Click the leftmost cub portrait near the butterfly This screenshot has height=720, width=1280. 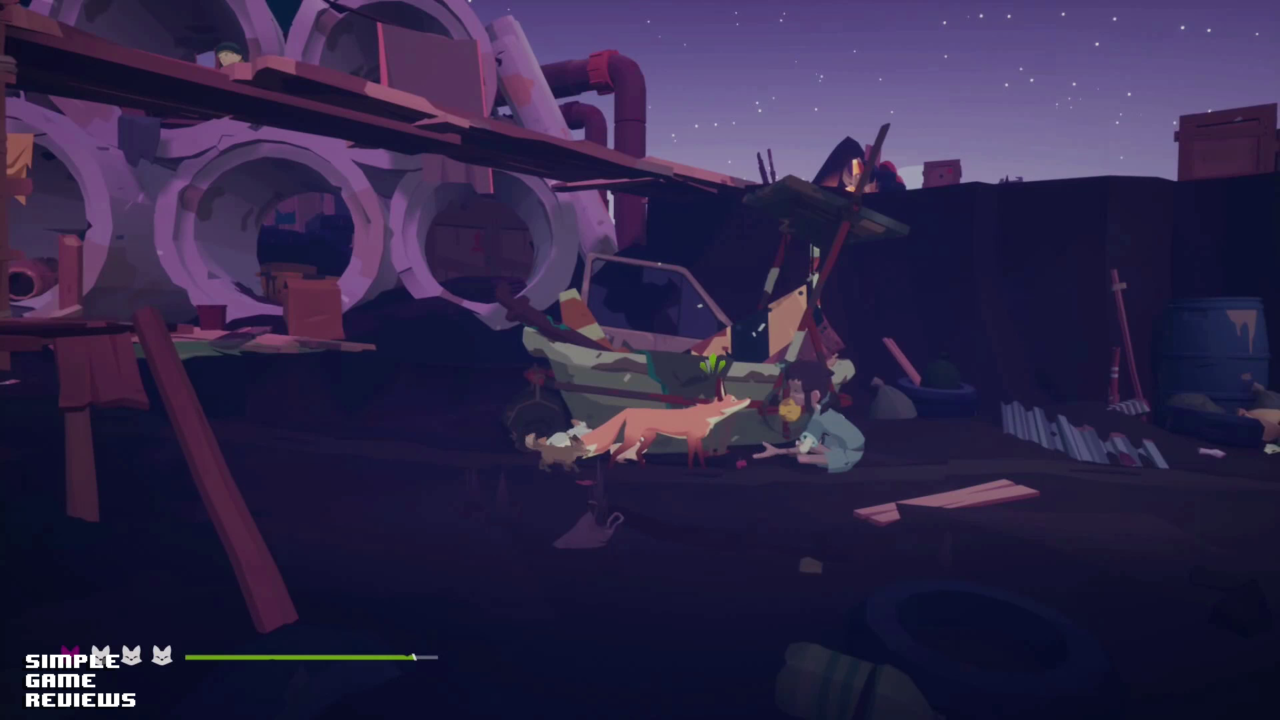tap(100, 656)
